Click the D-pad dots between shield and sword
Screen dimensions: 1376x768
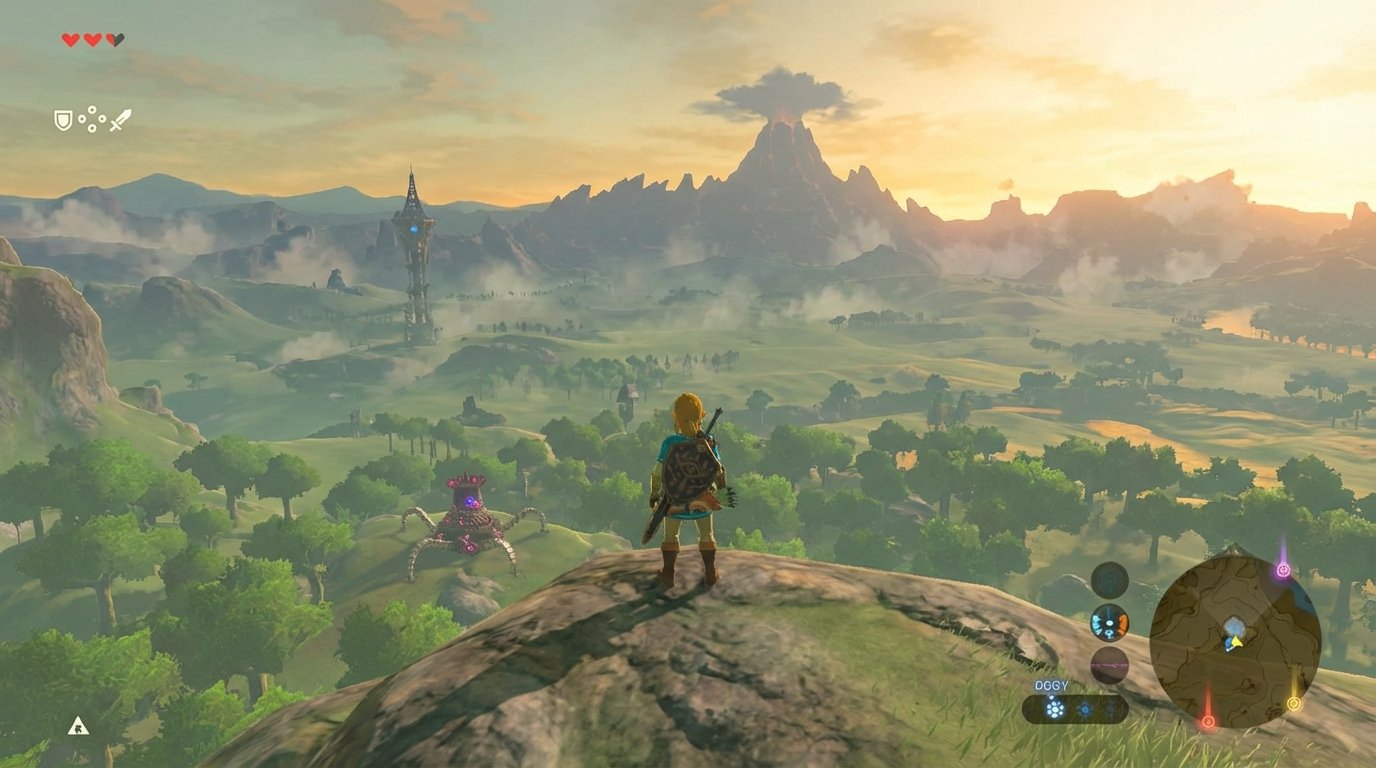pyautogui.click(x=92, y=118)
